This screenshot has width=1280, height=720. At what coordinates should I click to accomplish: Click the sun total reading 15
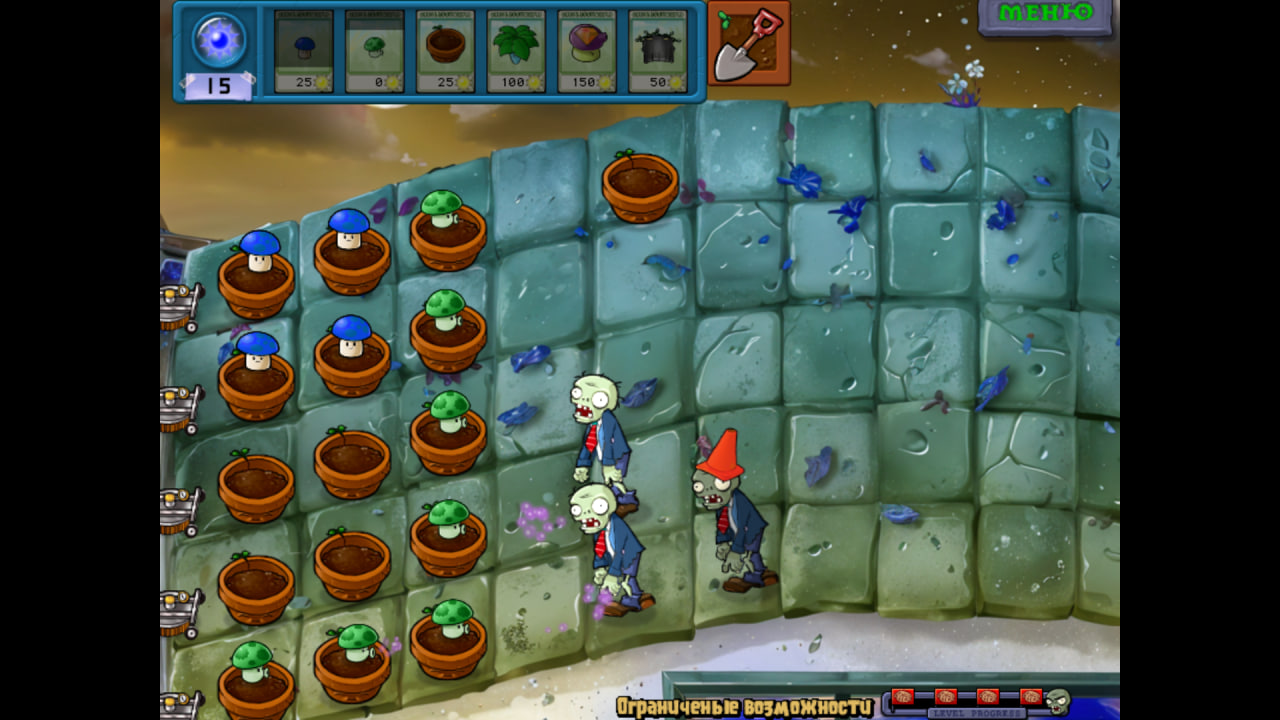(x=217, y=85)
